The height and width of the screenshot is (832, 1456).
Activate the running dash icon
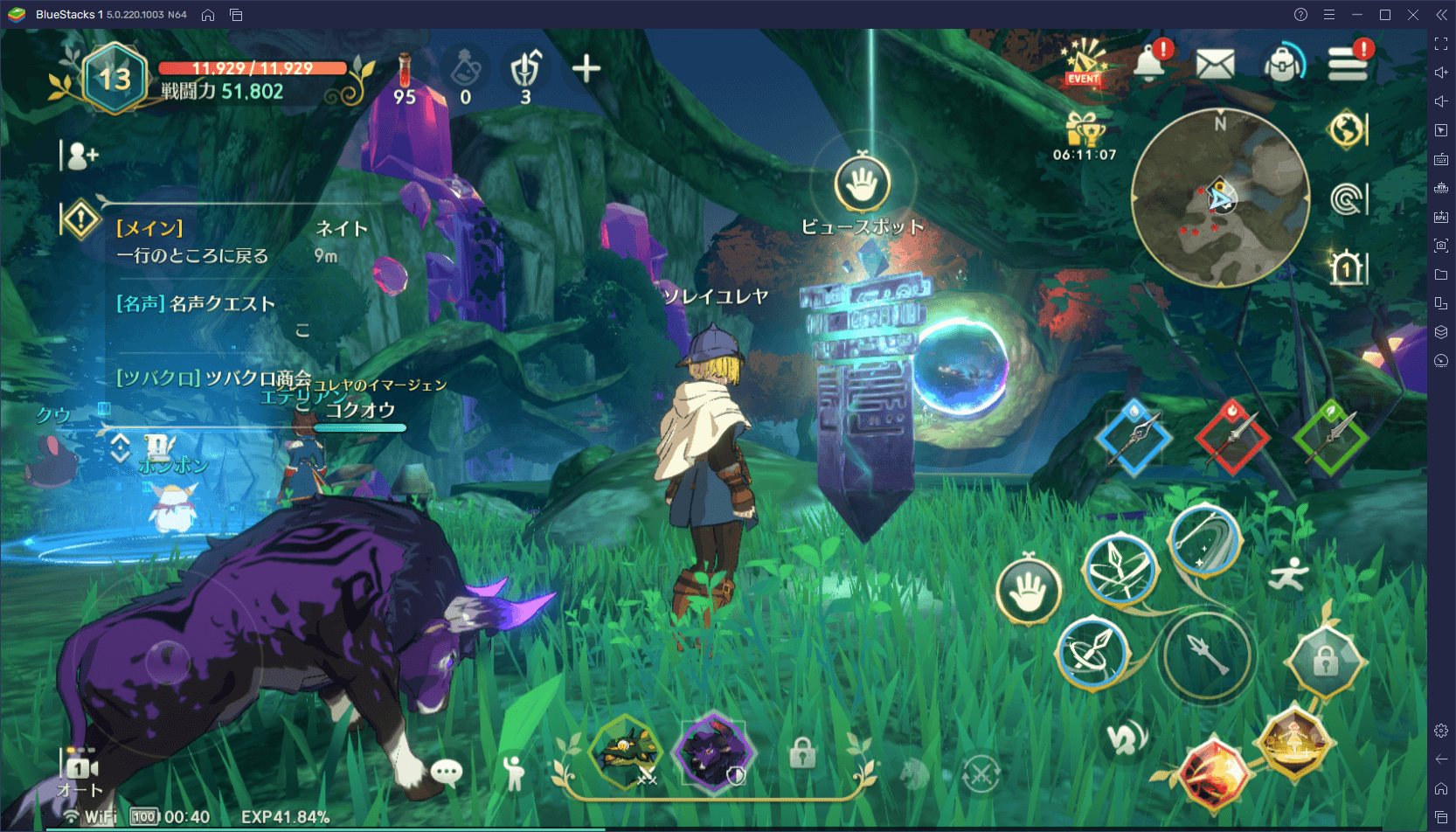pos(1287,575)
